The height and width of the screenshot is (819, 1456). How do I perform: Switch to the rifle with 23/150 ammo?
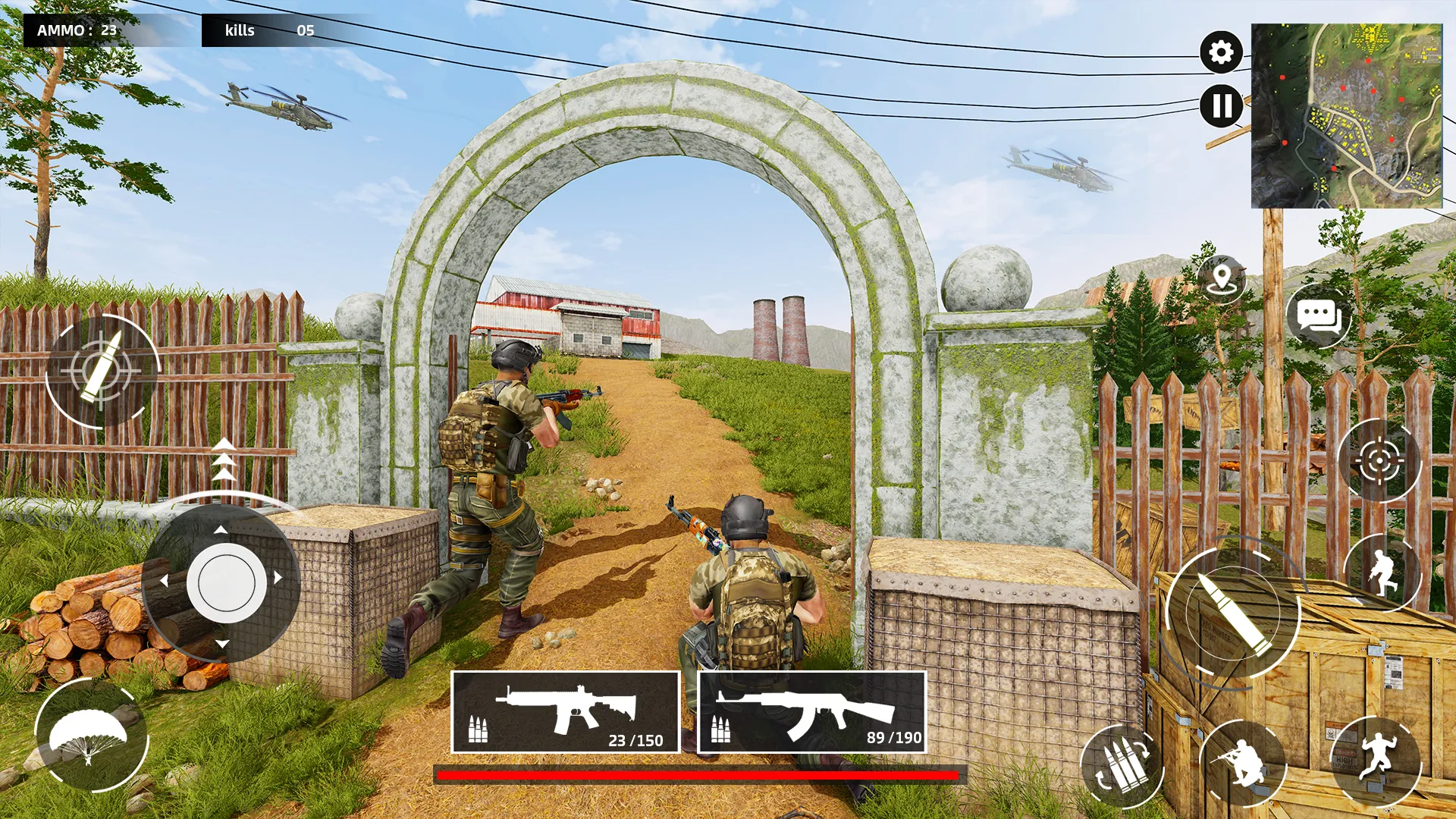pyautogui.click(x=565, y=713)
